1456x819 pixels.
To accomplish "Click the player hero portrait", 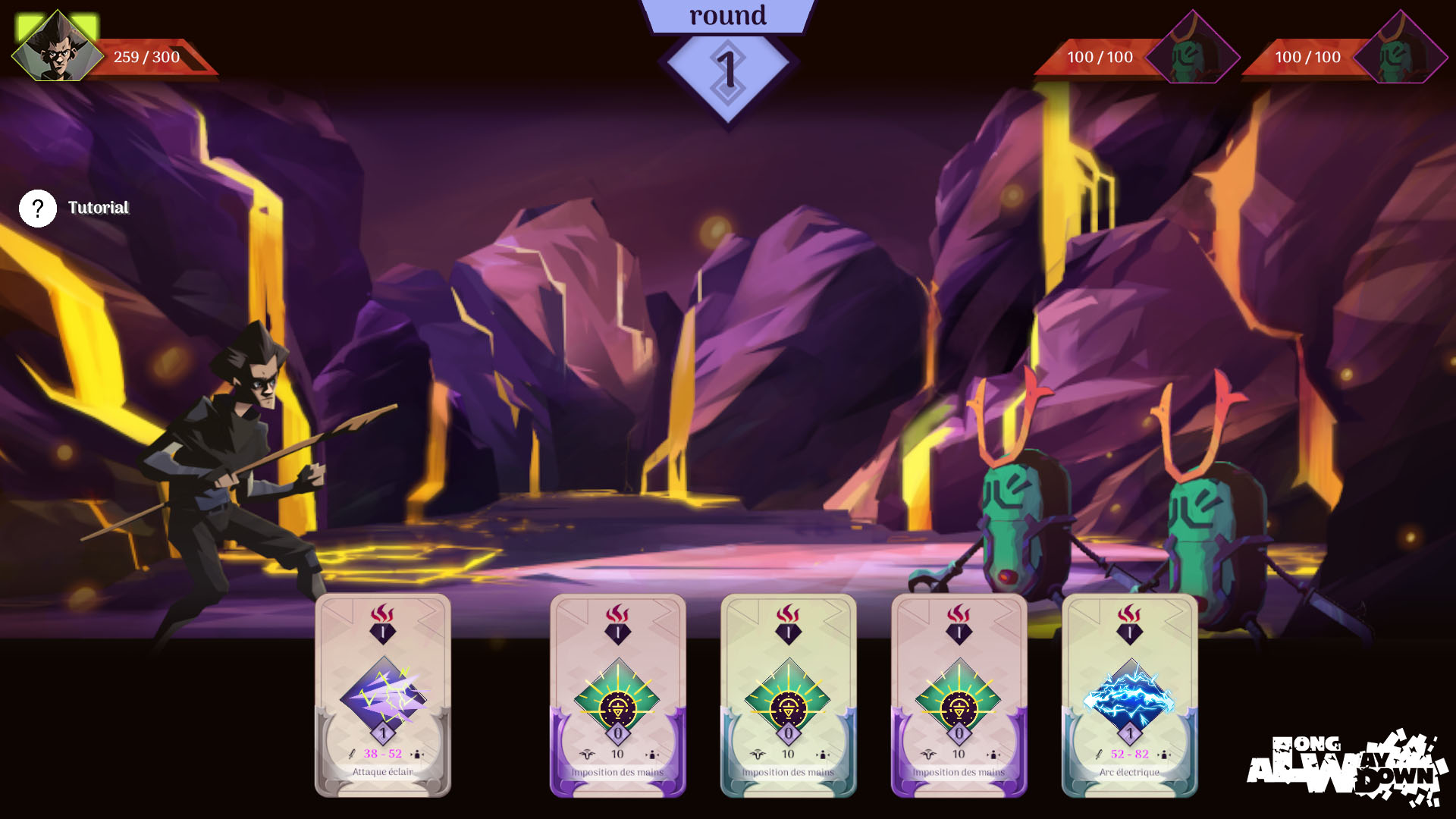I will pos(58,49).
